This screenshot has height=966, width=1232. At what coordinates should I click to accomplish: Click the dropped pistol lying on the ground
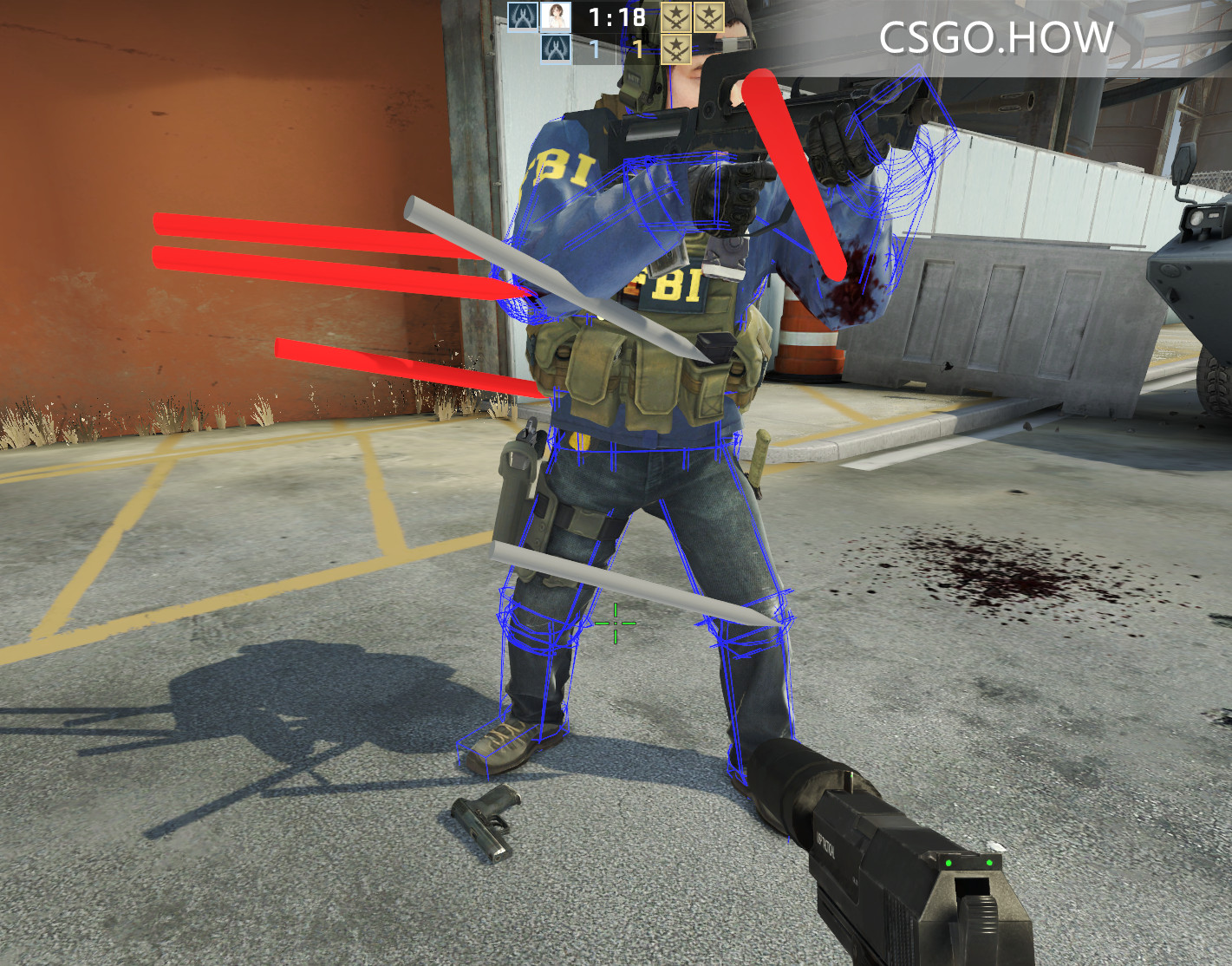coord(486,821)
